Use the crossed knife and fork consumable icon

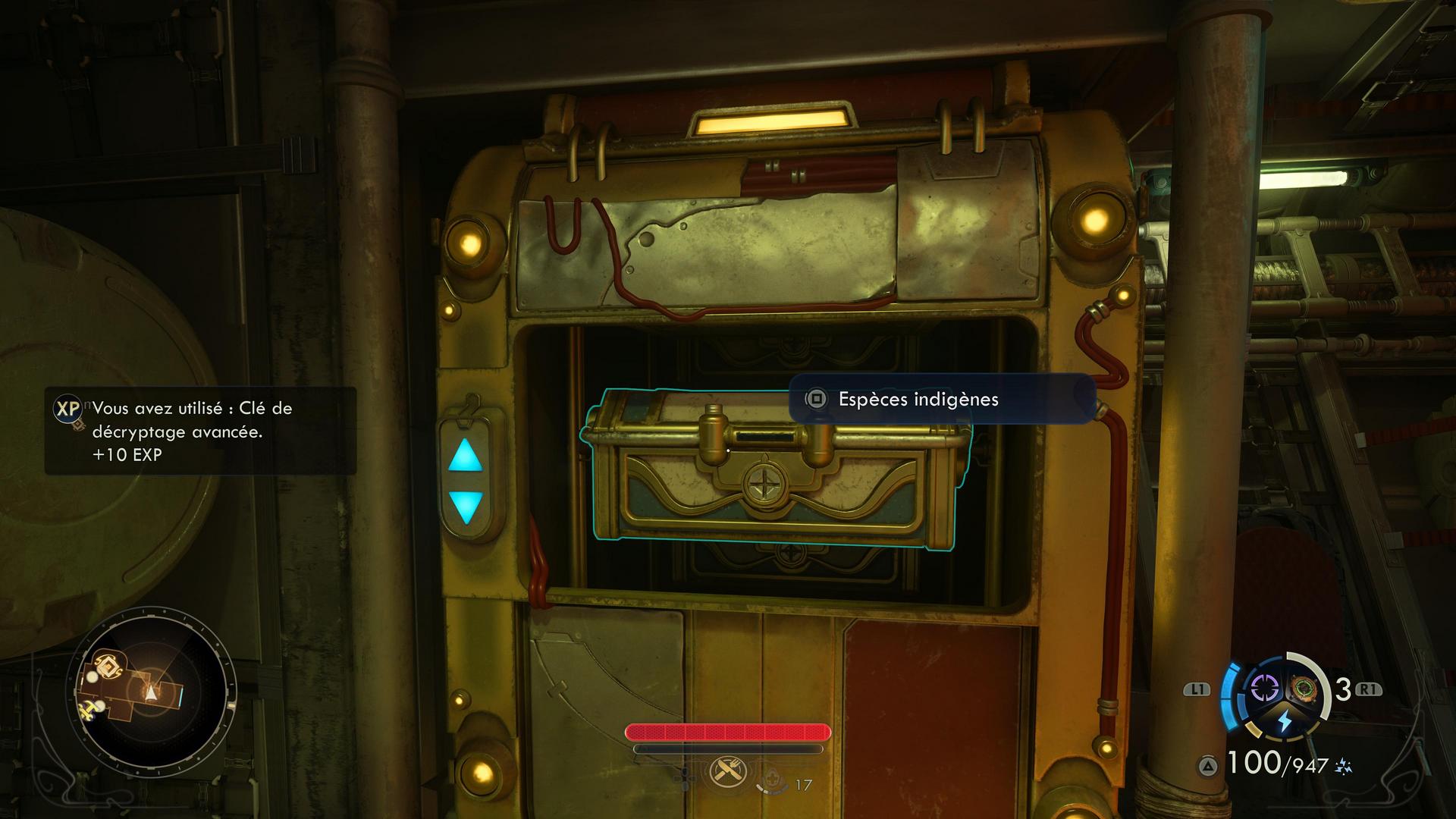coord(728,772)
